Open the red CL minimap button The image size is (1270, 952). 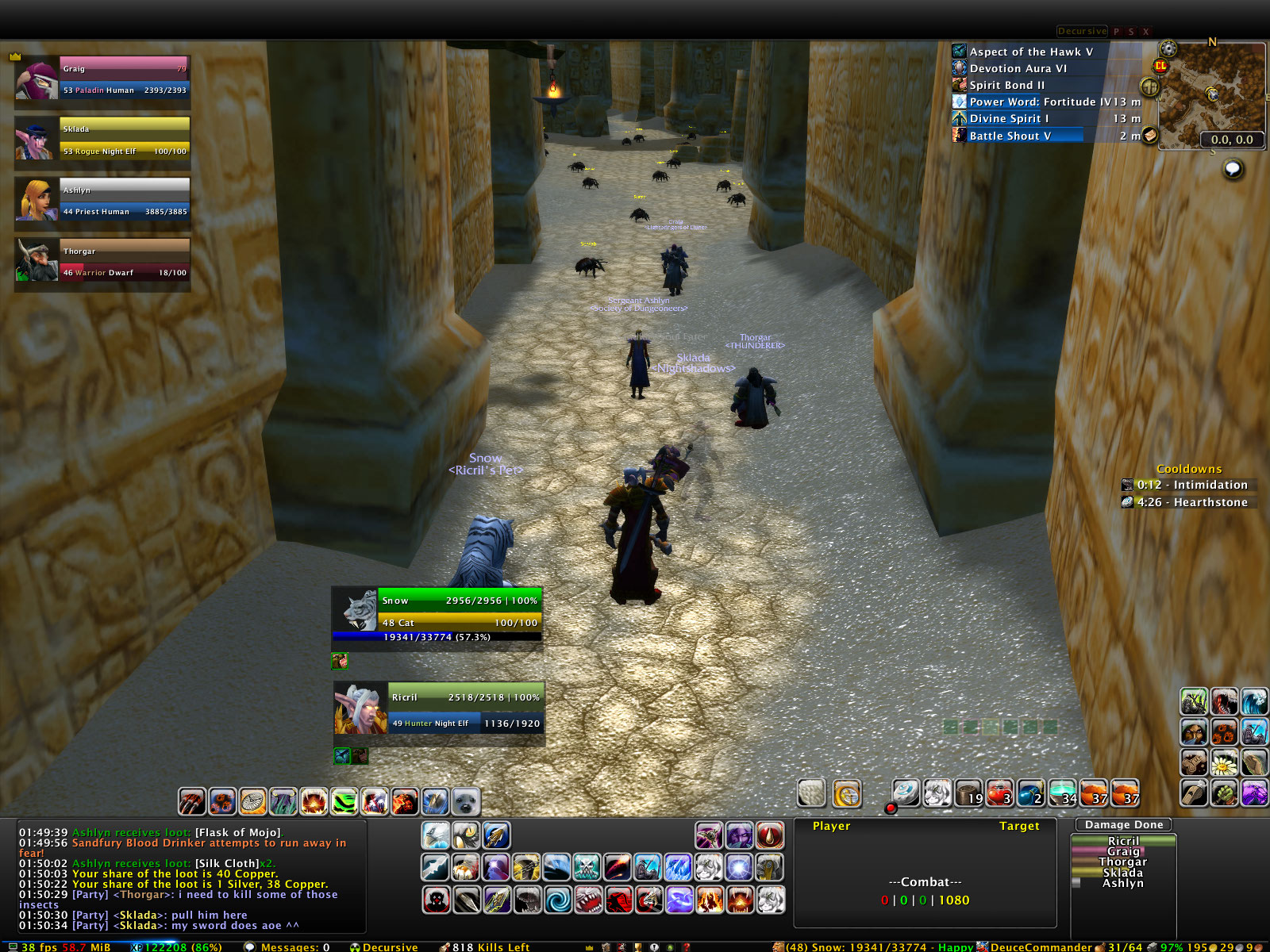coord(1160,67)
